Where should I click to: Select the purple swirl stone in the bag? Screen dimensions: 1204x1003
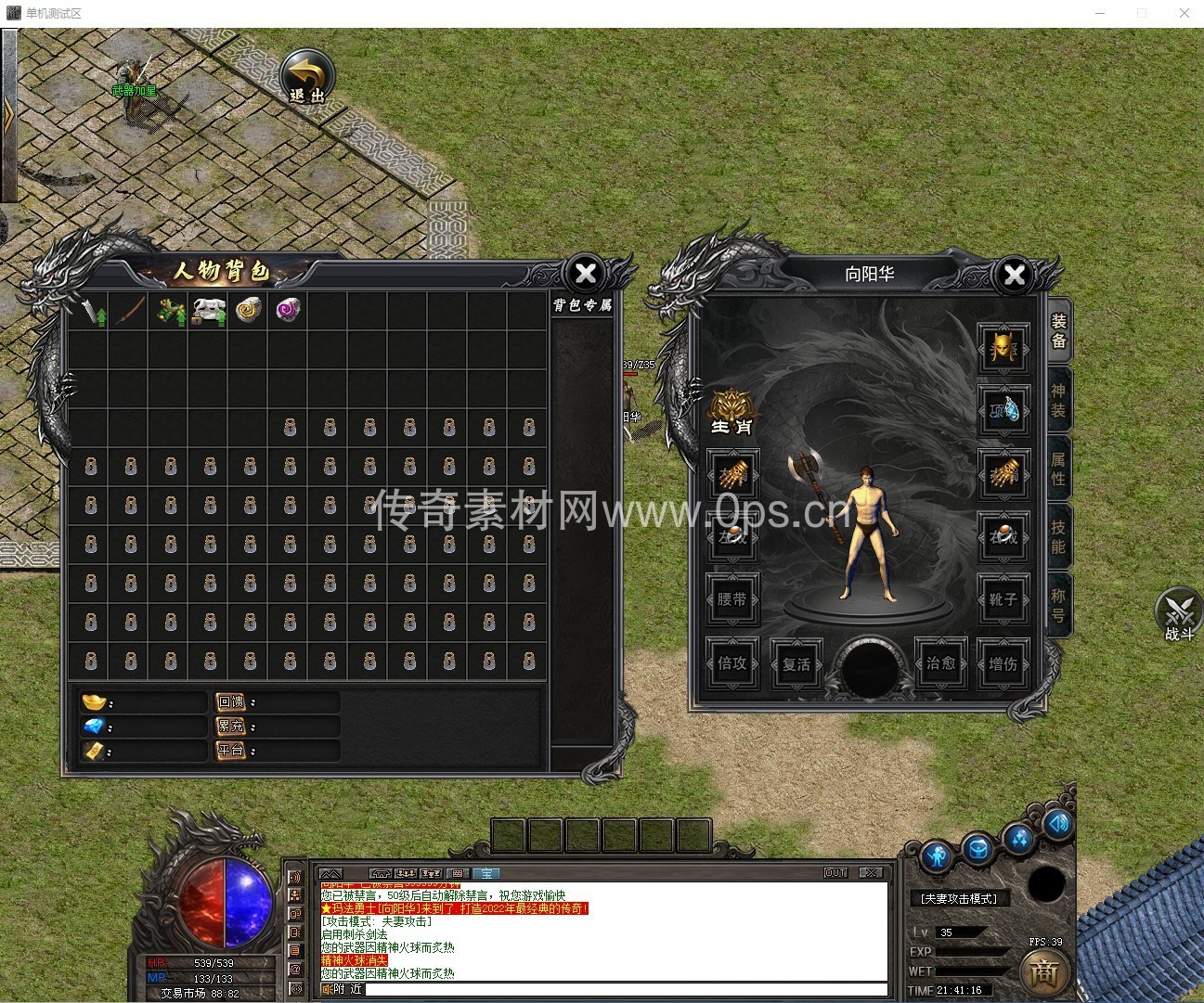[x=288, y=310]
